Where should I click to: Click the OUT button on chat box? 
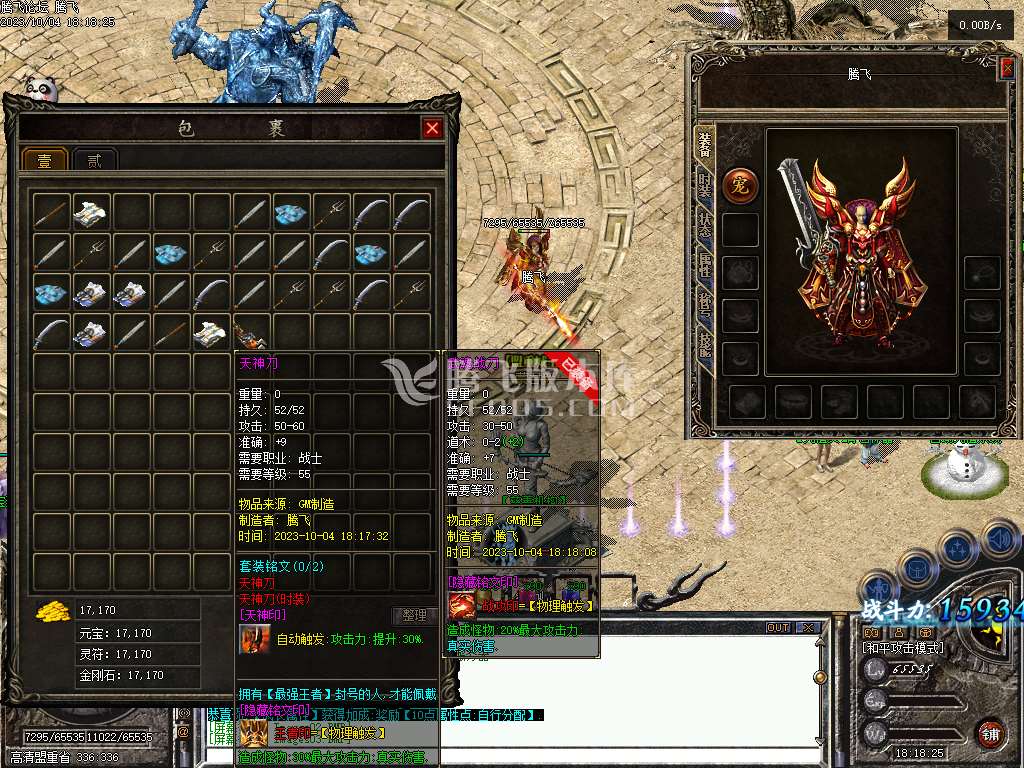point(778,628)
